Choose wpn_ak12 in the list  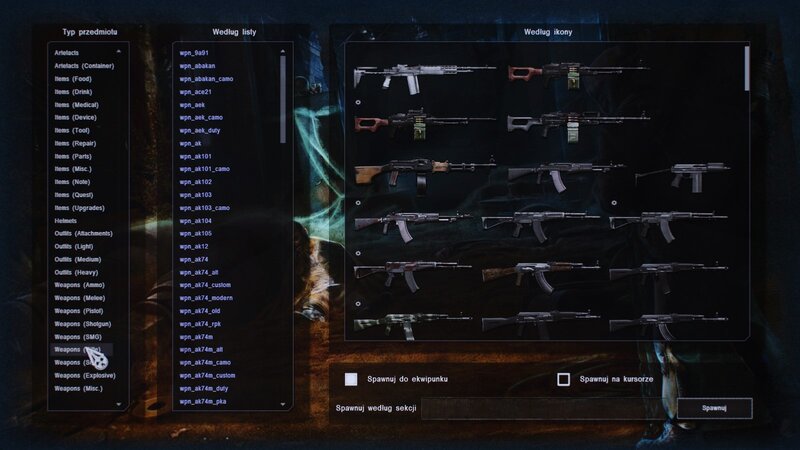click(194, 246)
